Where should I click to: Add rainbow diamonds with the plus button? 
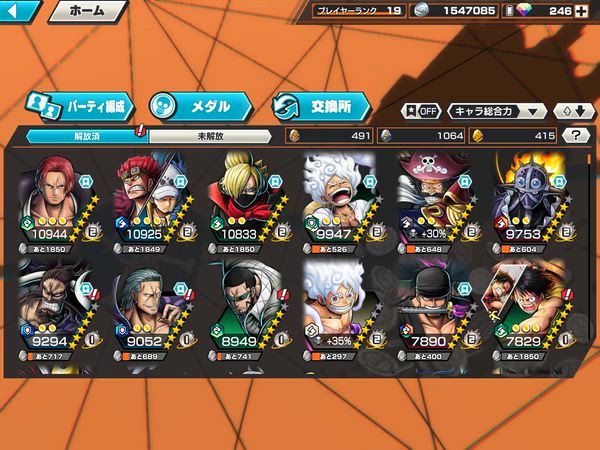tap(586, 12)
